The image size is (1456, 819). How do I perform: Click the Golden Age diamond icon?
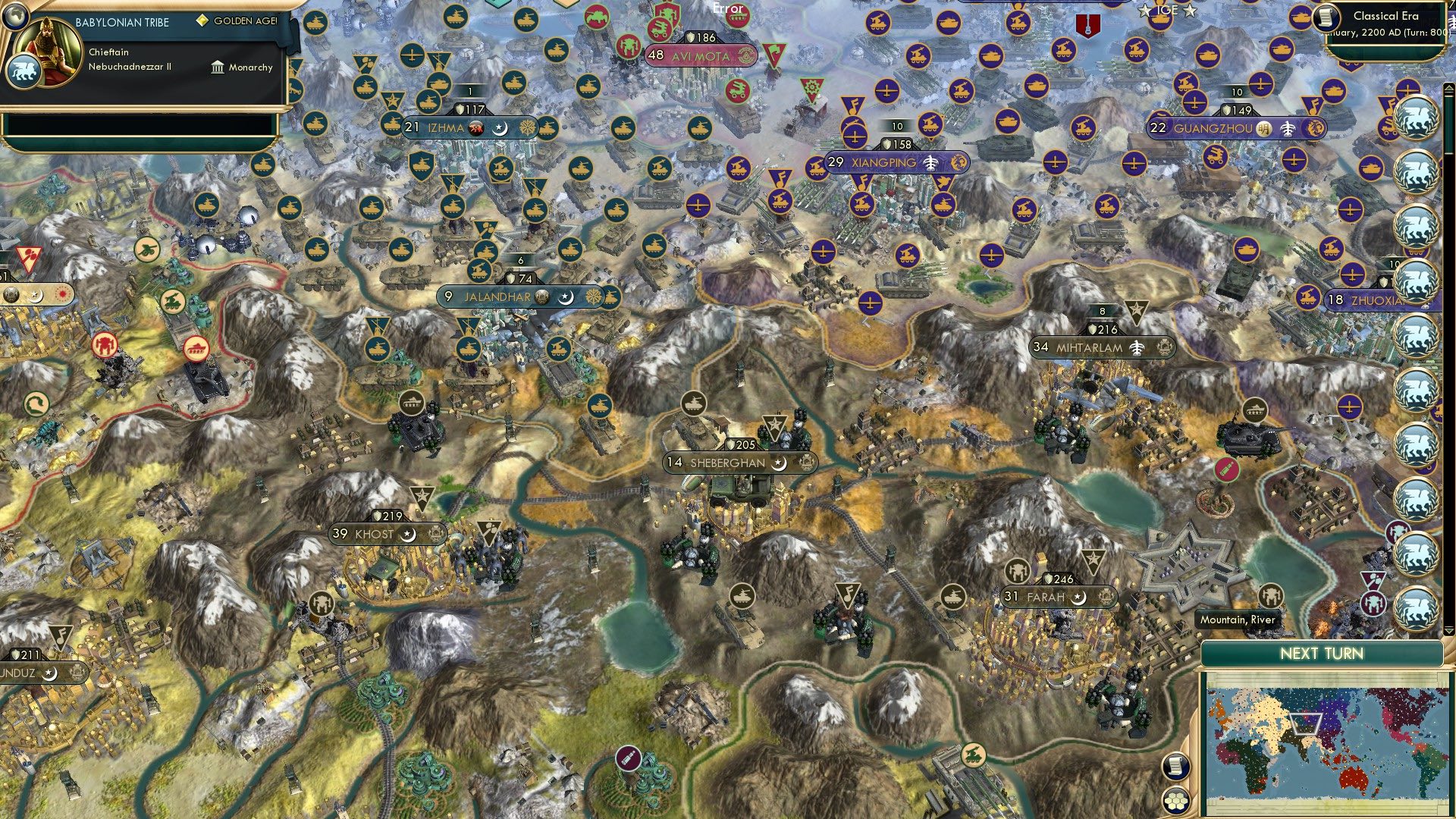point(202,20)
